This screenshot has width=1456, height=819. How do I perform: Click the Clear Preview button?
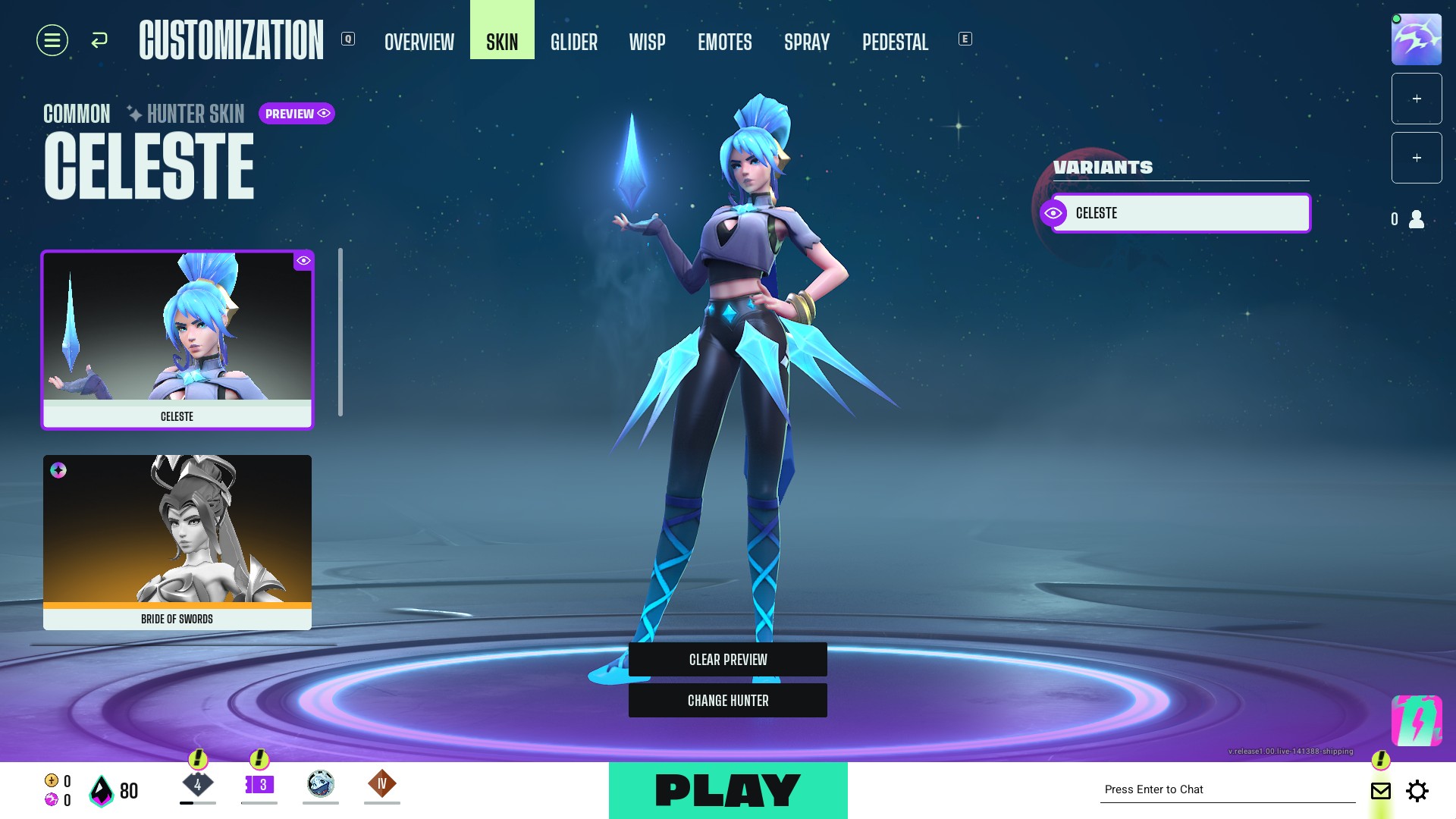[728, 660]
